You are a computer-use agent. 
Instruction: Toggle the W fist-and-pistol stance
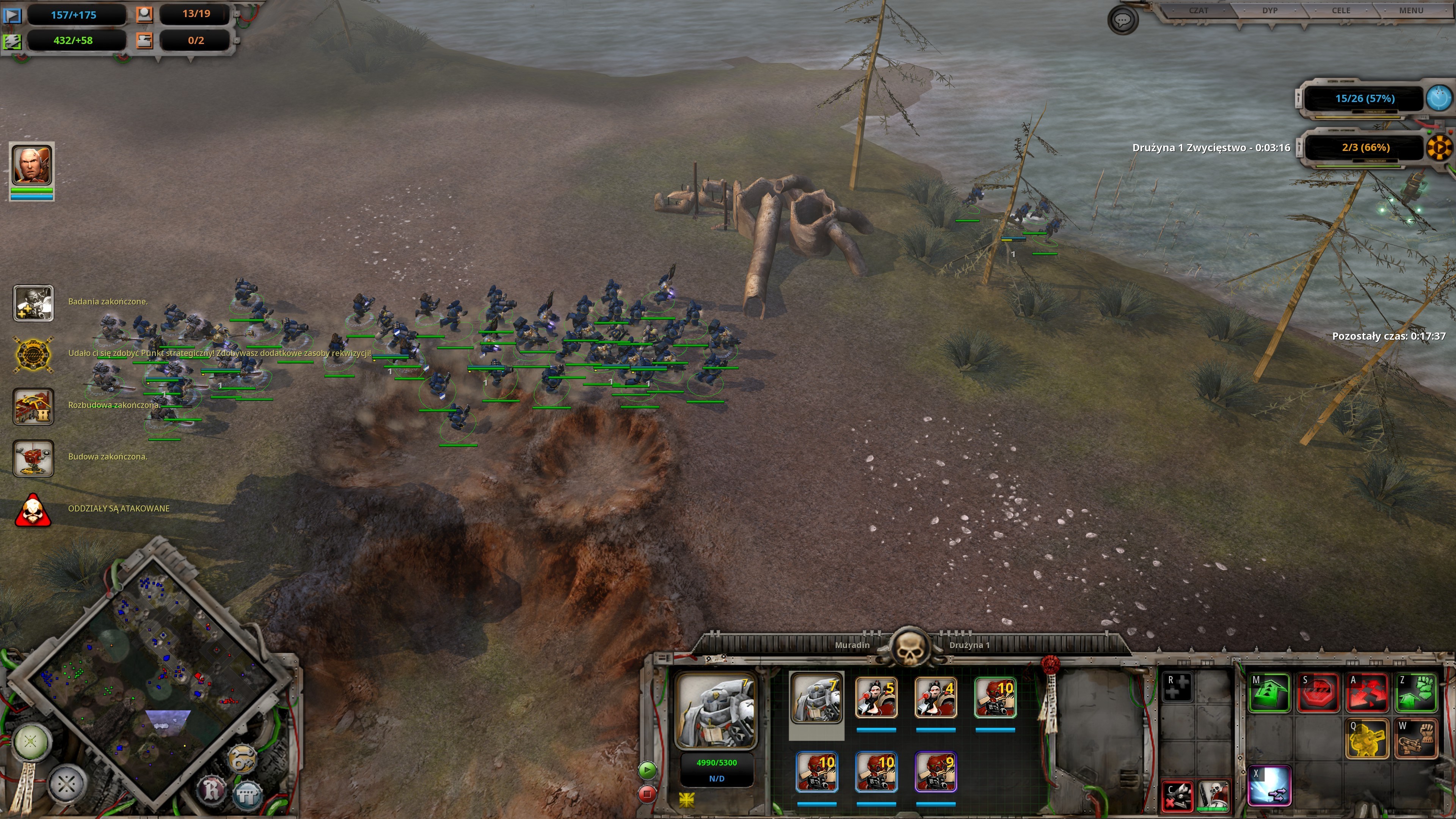pos(1416,738)
